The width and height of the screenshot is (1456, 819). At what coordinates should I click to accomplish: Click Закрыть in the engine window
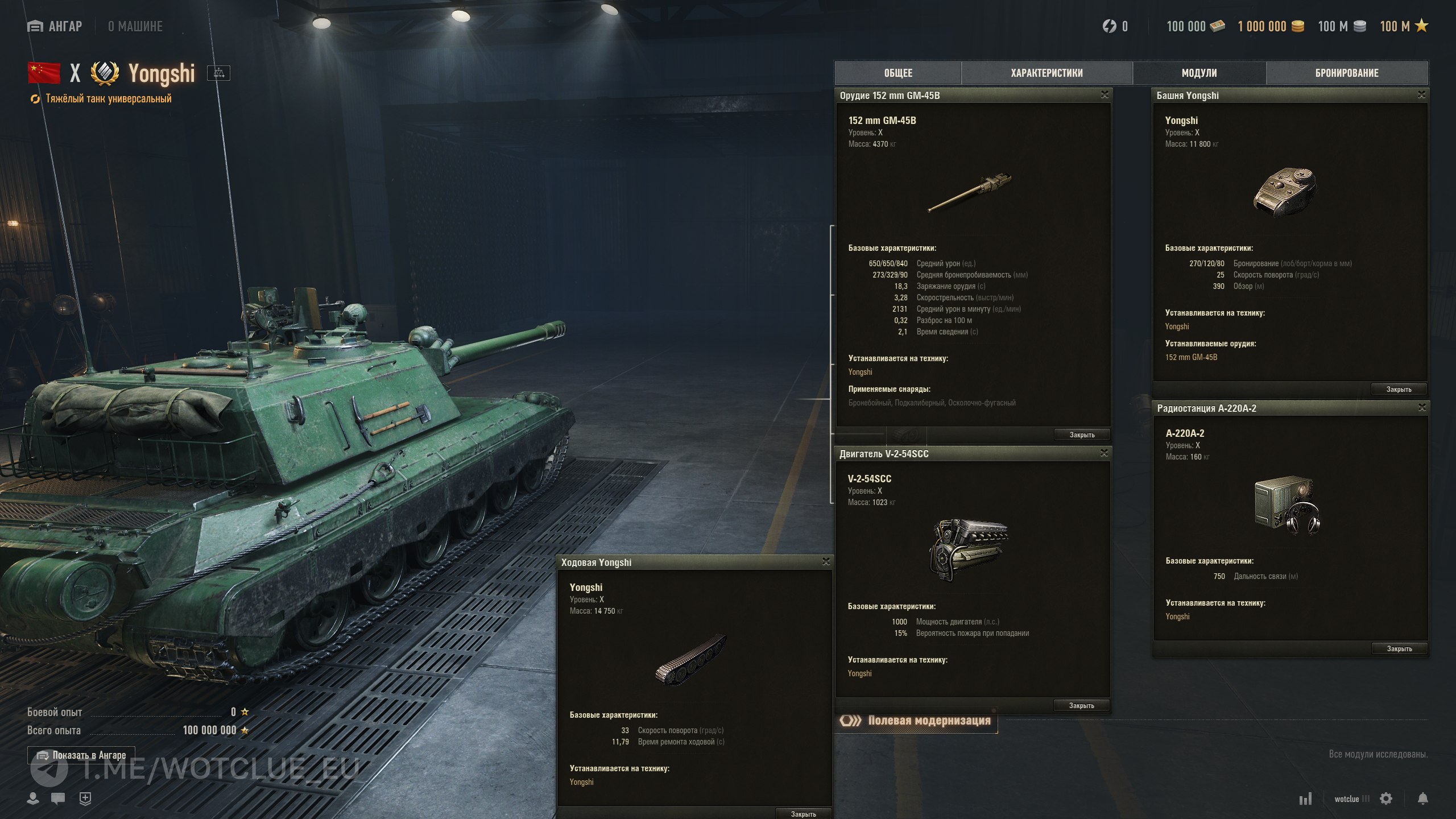[x=1081, y=705]
